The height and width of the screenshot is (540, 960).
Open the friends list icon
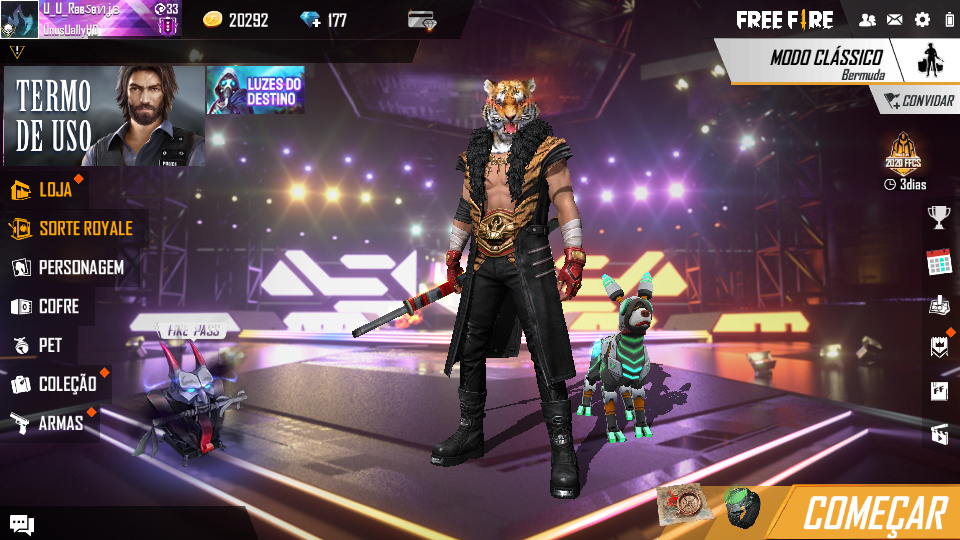coord(867,20)
